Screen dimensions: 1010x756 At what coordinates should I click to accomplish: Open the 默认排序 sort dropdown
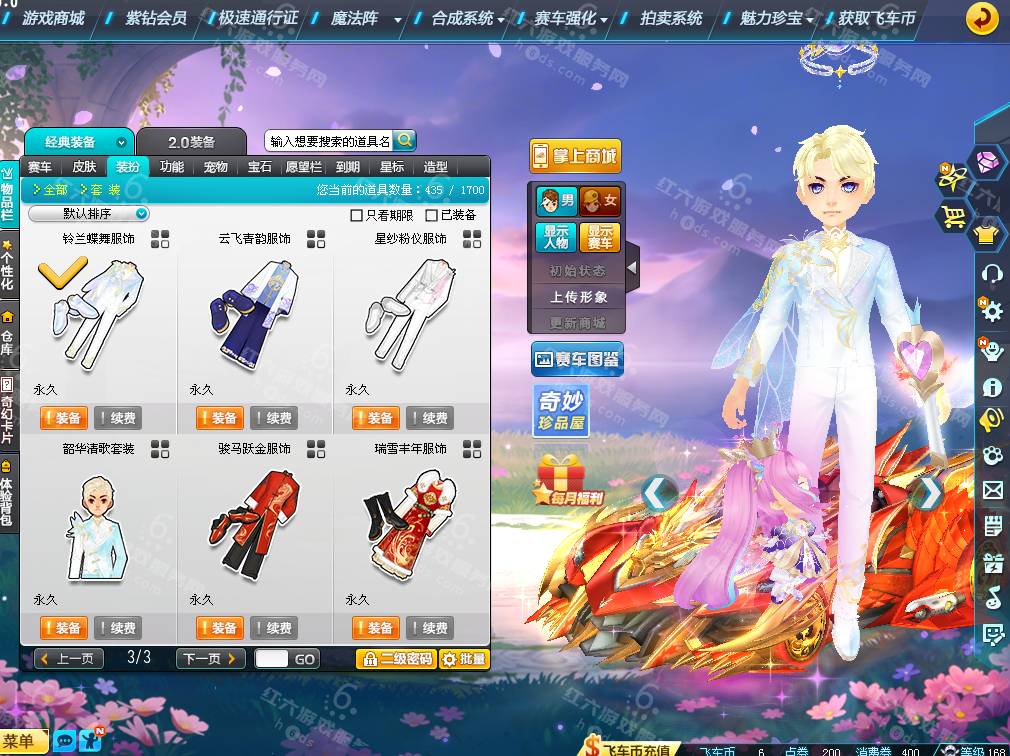[89, 214]
